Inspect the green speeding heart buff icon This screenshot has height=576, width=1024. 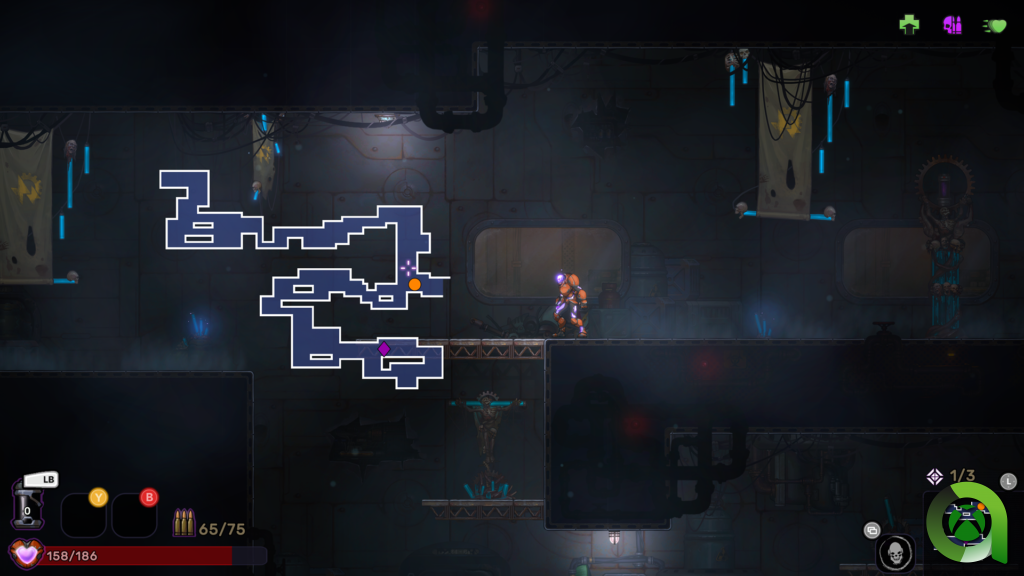(995, 25)
